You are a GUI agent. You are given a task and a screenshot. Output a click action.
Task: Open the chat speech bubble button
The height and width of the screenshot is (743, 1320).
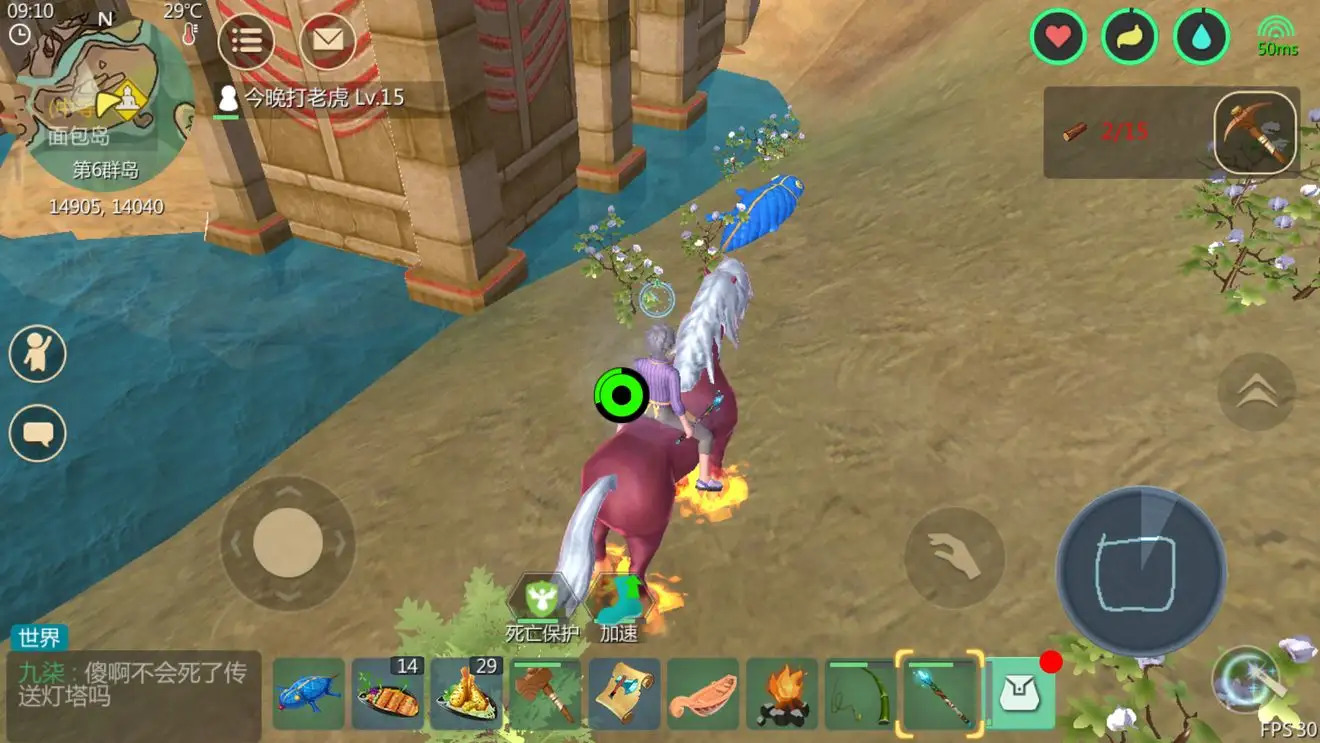pos(38,434)
